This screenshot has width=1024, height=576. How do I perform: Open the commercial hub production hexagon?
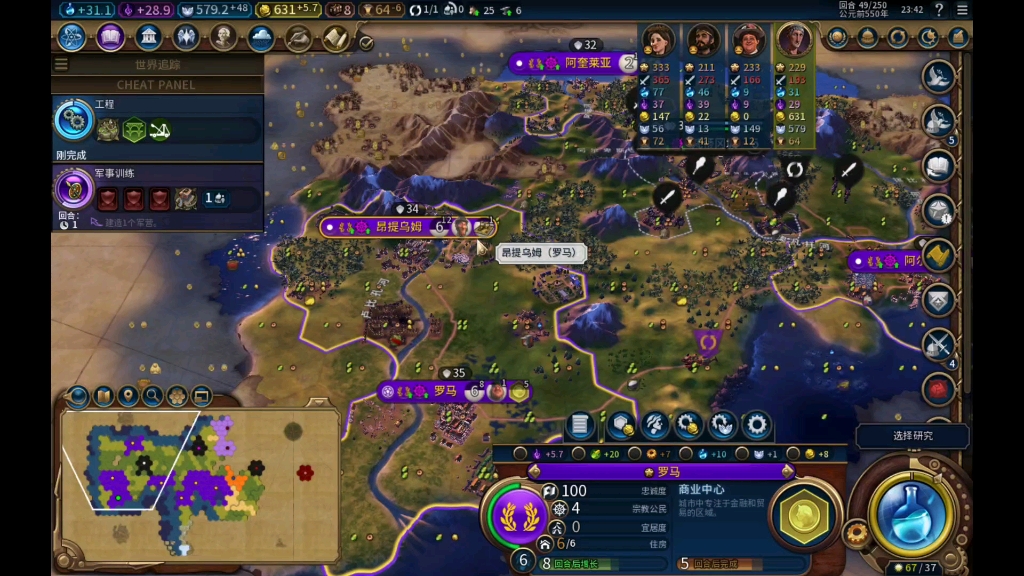[x=802, y=514]
